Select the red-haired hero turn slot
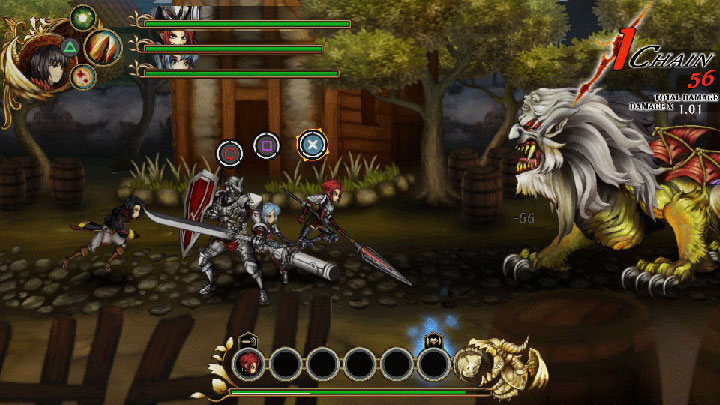The height and width of the screenshot is (405, 720). (247, 364)
